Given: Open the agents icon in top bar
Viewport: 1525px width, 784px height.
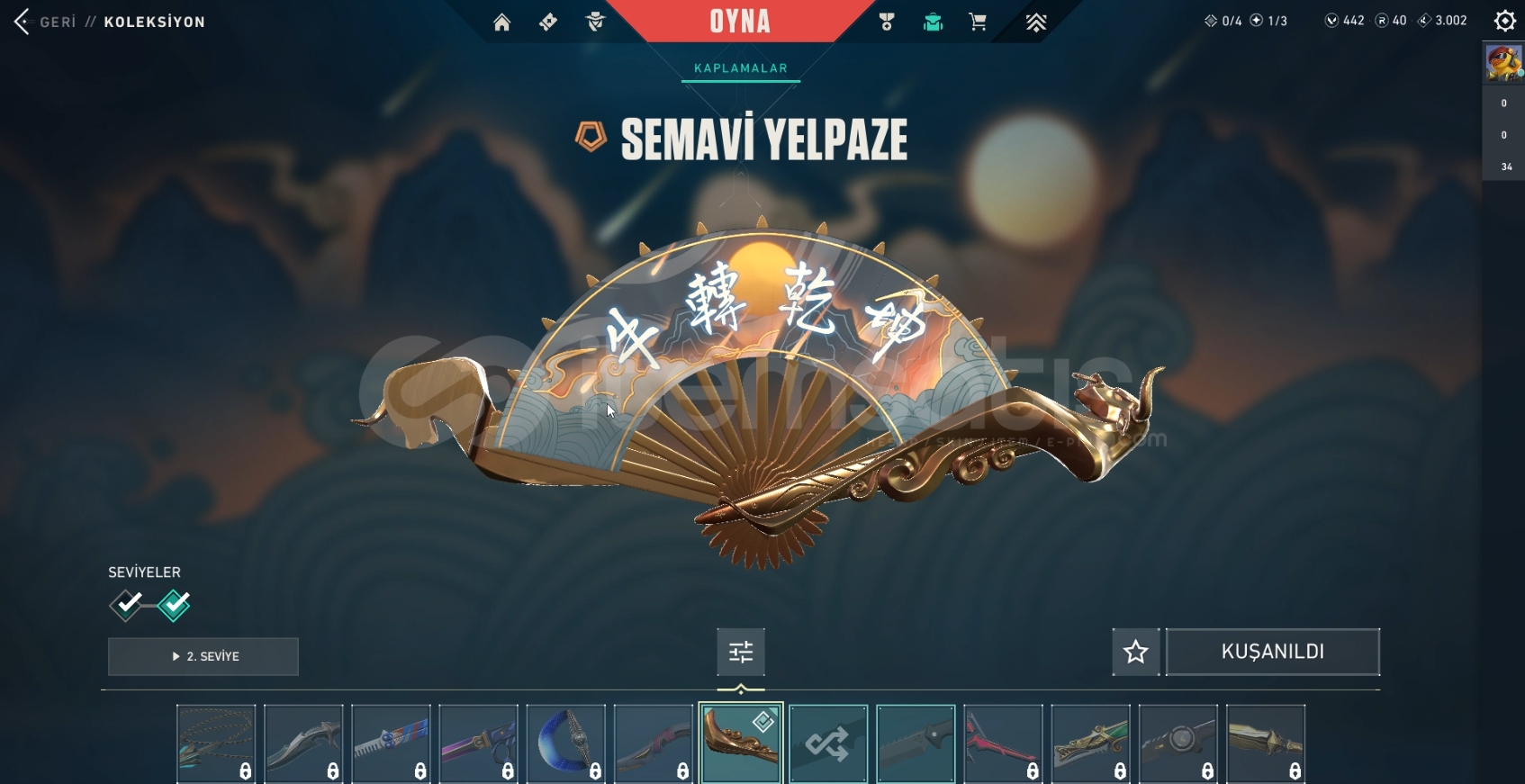Looking at the screenshot, I should pyautogui.click(x=595, y=23).
